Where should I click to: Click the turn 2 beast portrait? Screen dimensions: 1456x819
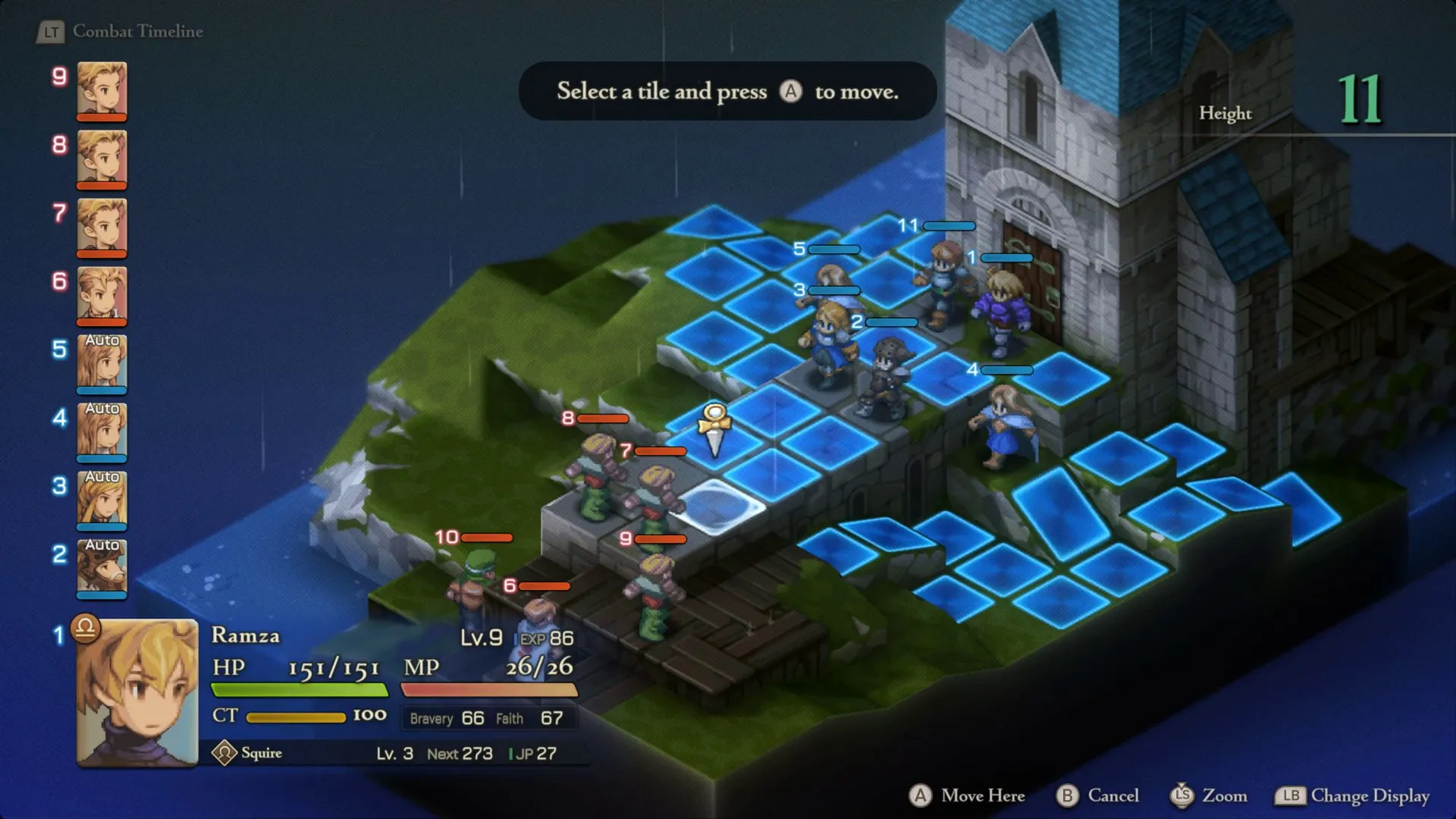click(101, 569)
